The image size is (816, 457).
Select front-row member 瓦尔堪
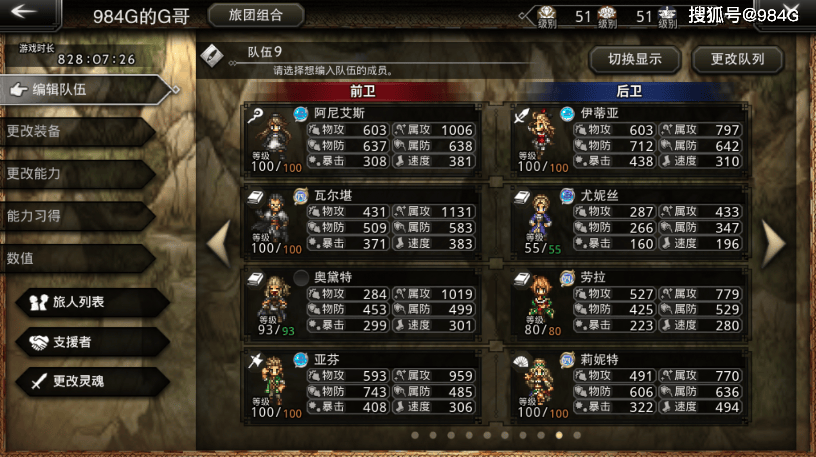pos(362,221)
